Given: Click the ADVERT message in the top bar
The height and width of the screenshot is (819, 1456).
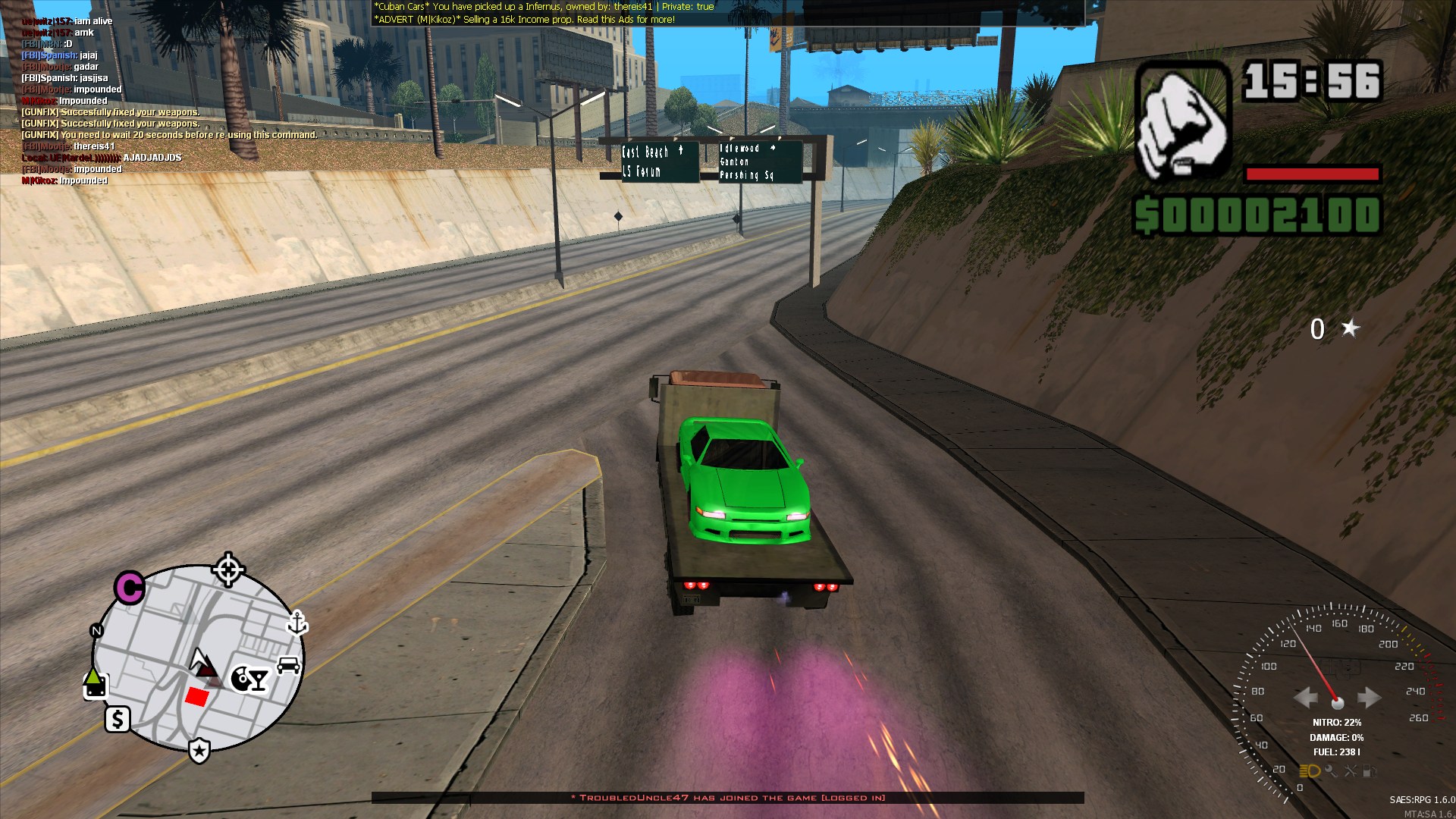Looking at the screenshot, I should (x=524, y=20).
